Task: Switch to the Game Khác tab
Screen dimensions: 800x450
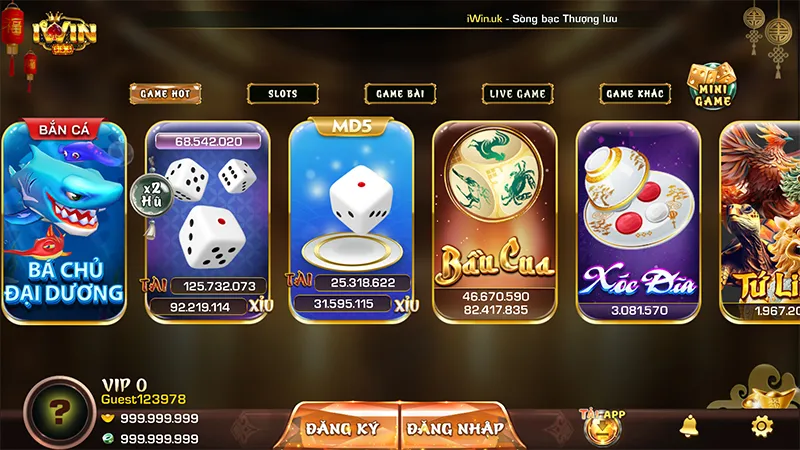Action: pyautogui.click(x=635, y=93)
